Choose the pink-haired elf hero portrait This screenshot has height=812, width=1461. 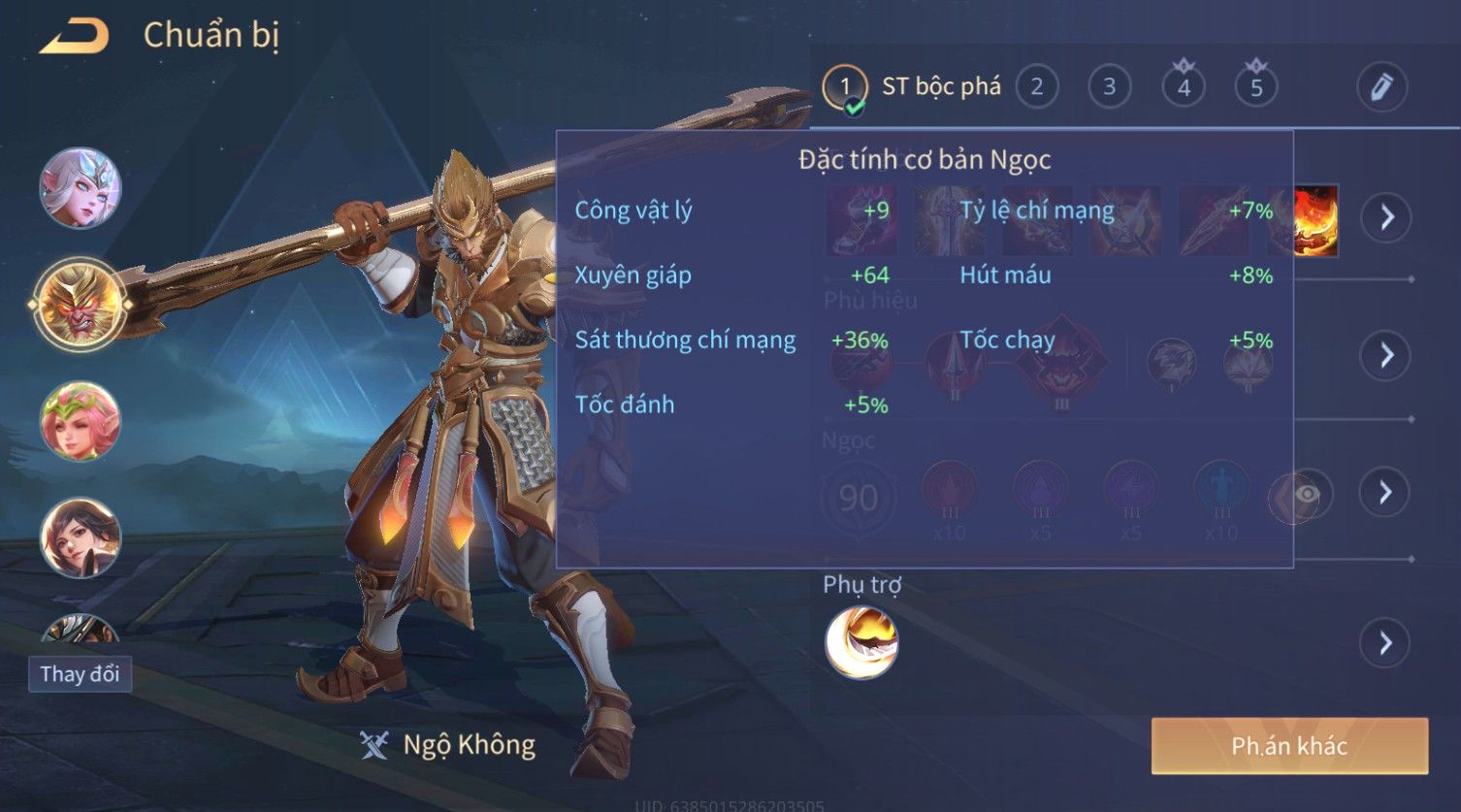81,421
